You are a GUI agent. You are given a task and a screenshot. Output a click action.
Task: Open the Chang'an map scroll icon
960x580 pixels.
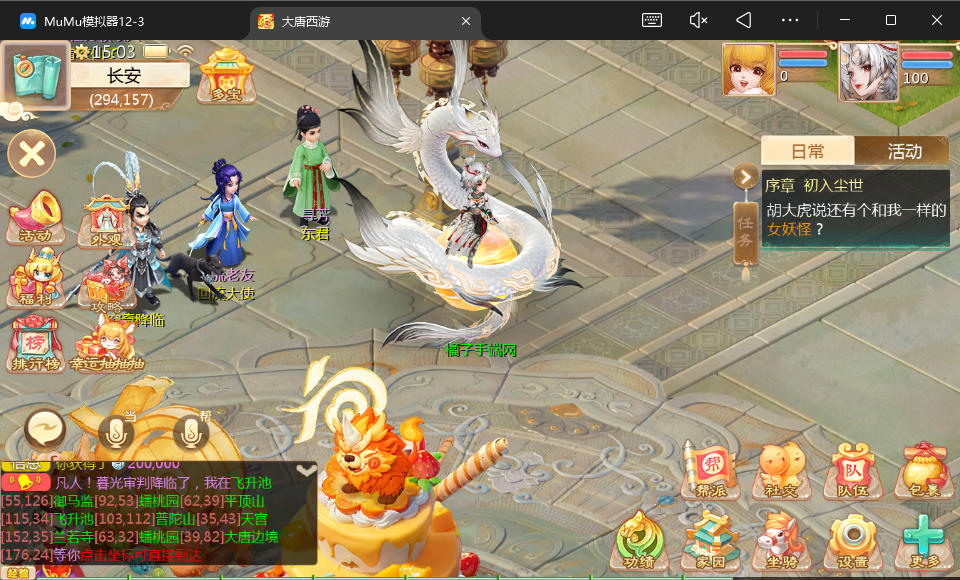(x=35, y=75)
